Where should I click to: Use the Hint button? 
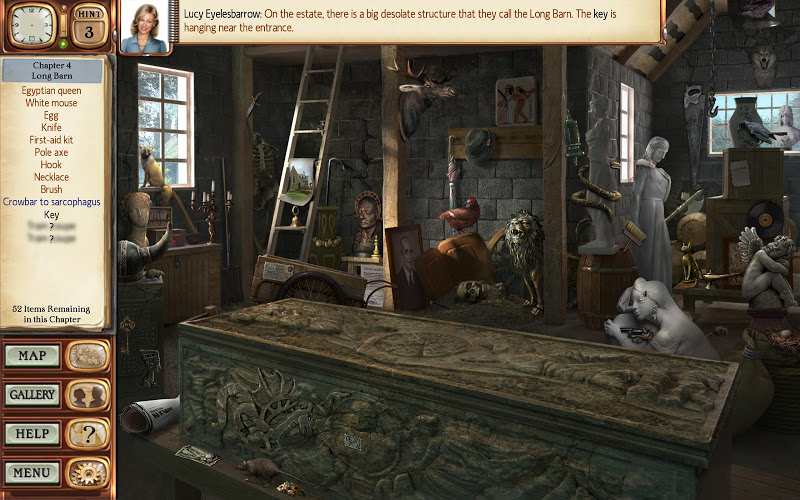pos(89,25)
